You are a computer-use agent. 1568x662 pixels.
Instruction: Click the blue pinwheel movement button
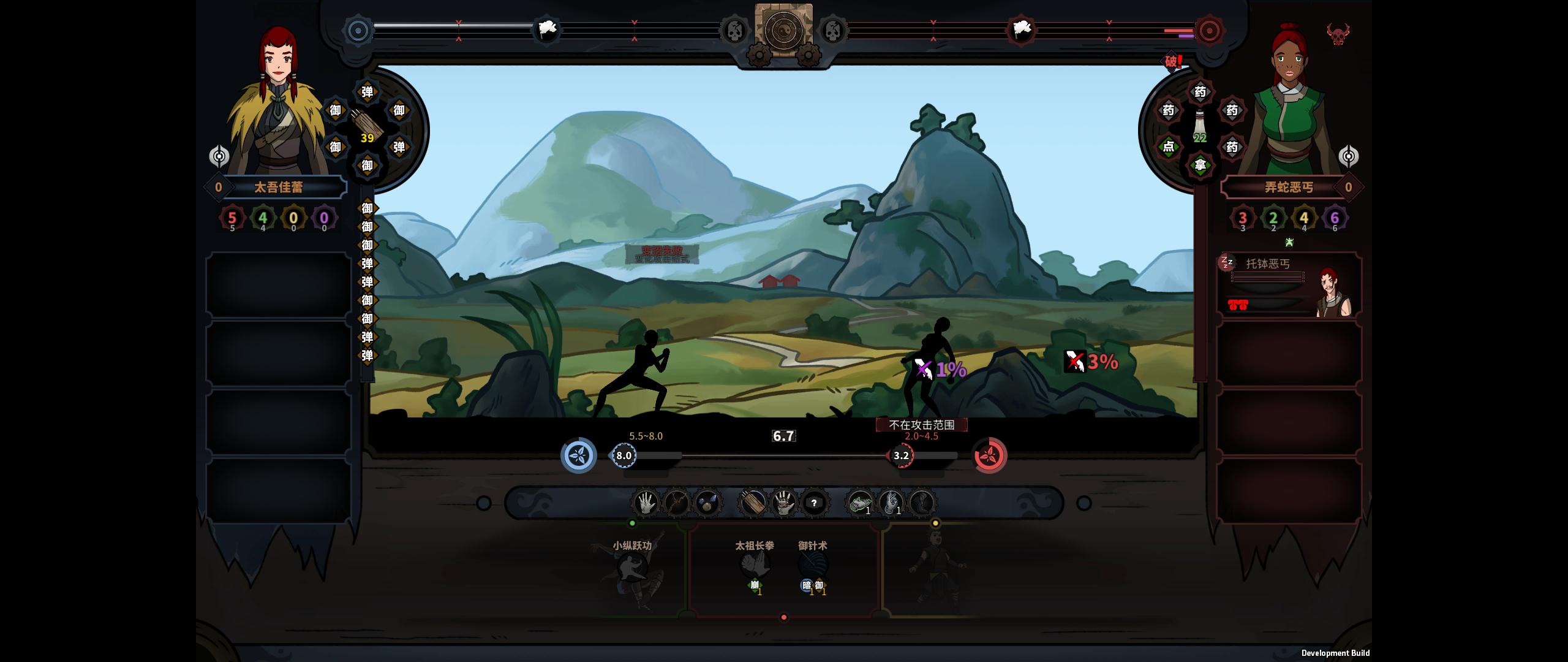coord(579,455)
